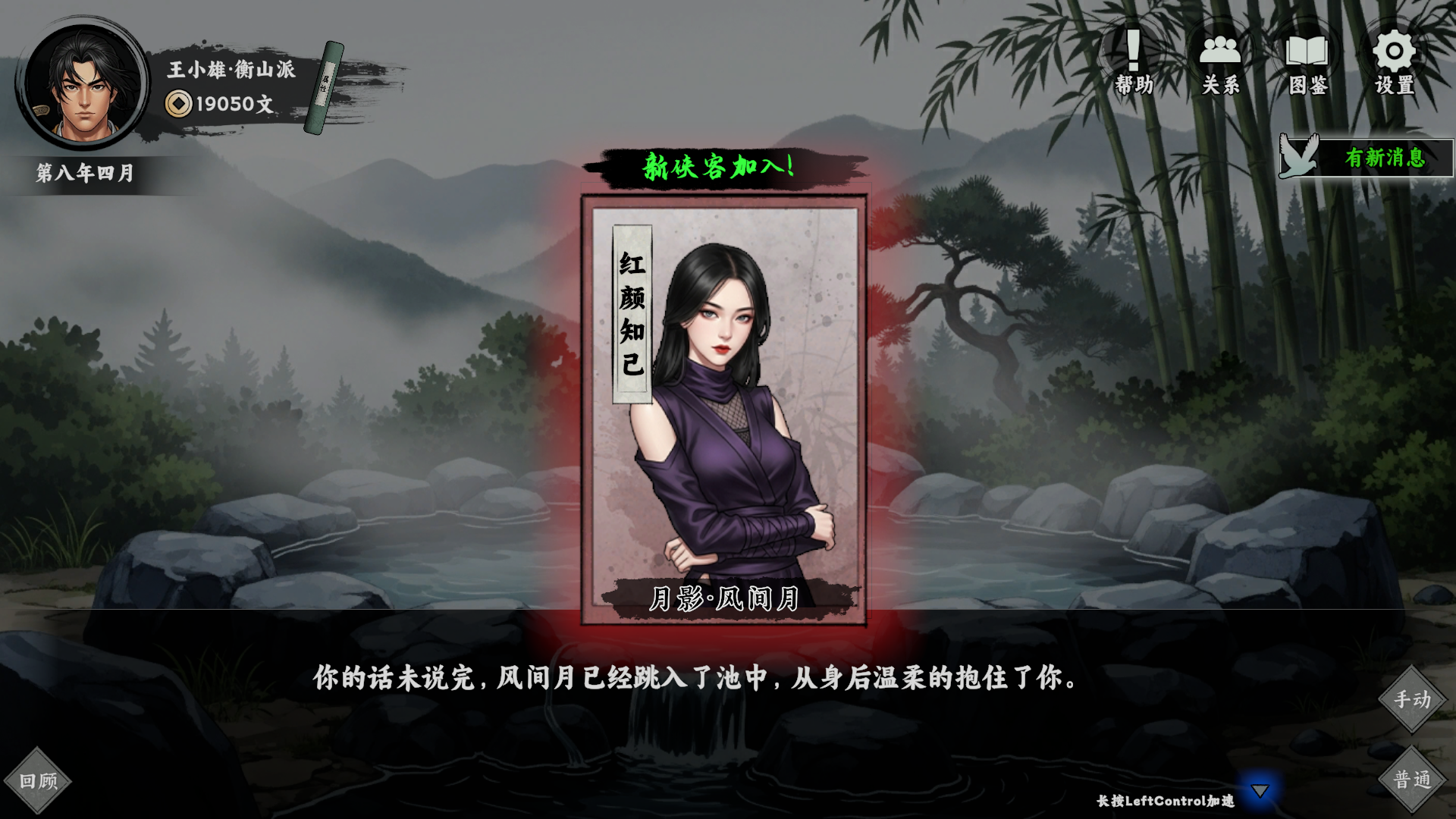
Task: Click the coin icon beside 19050文
Action: [179, 103]
